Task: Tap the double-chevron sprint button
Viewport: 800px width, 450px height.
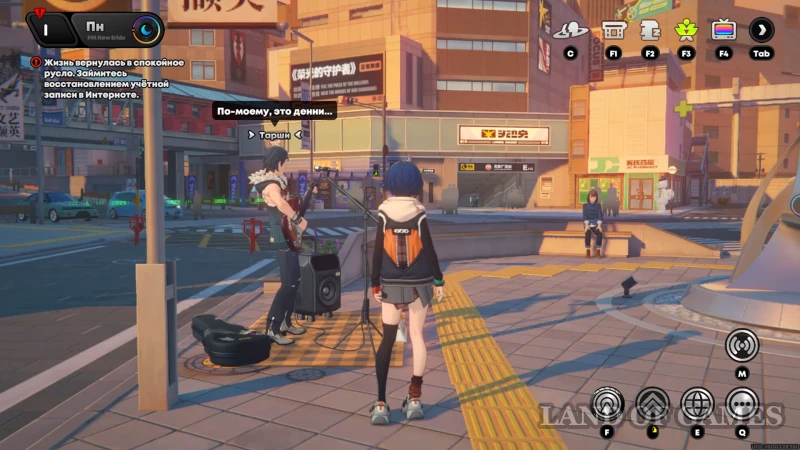Action: 653,405
